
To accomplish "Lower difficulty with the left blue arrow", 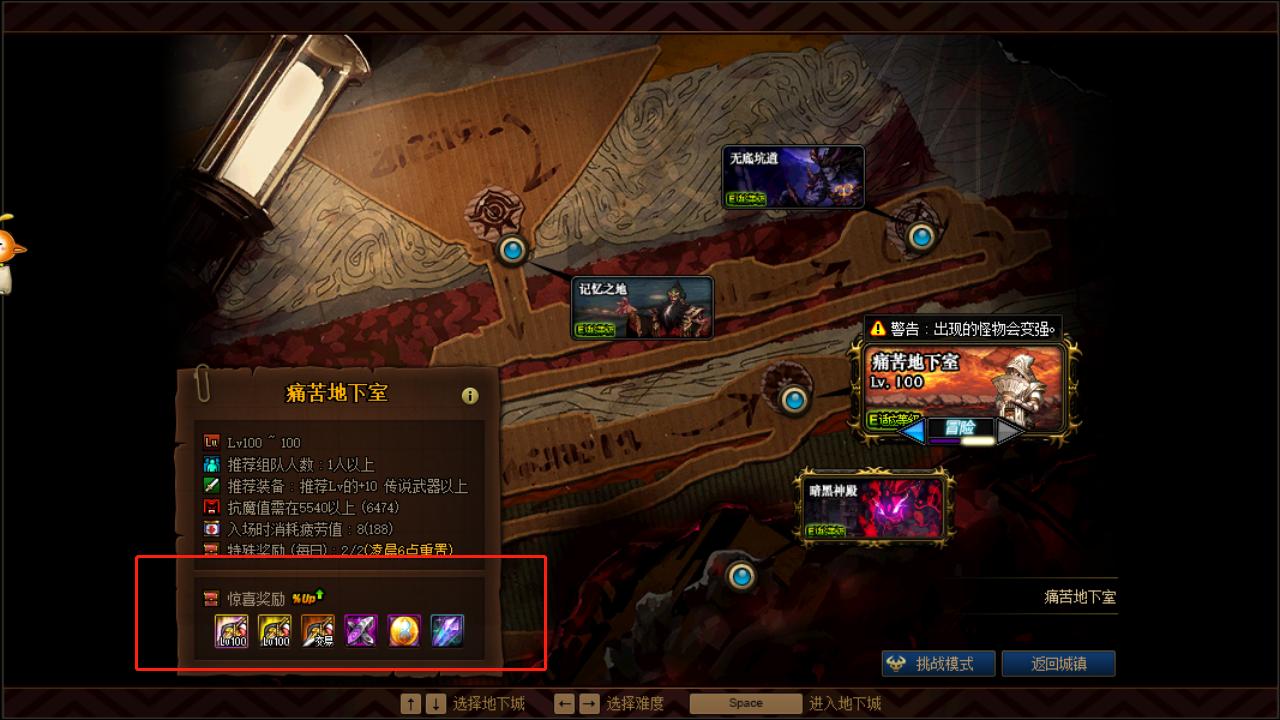I will pyautogui.click(x=912, y=429).
